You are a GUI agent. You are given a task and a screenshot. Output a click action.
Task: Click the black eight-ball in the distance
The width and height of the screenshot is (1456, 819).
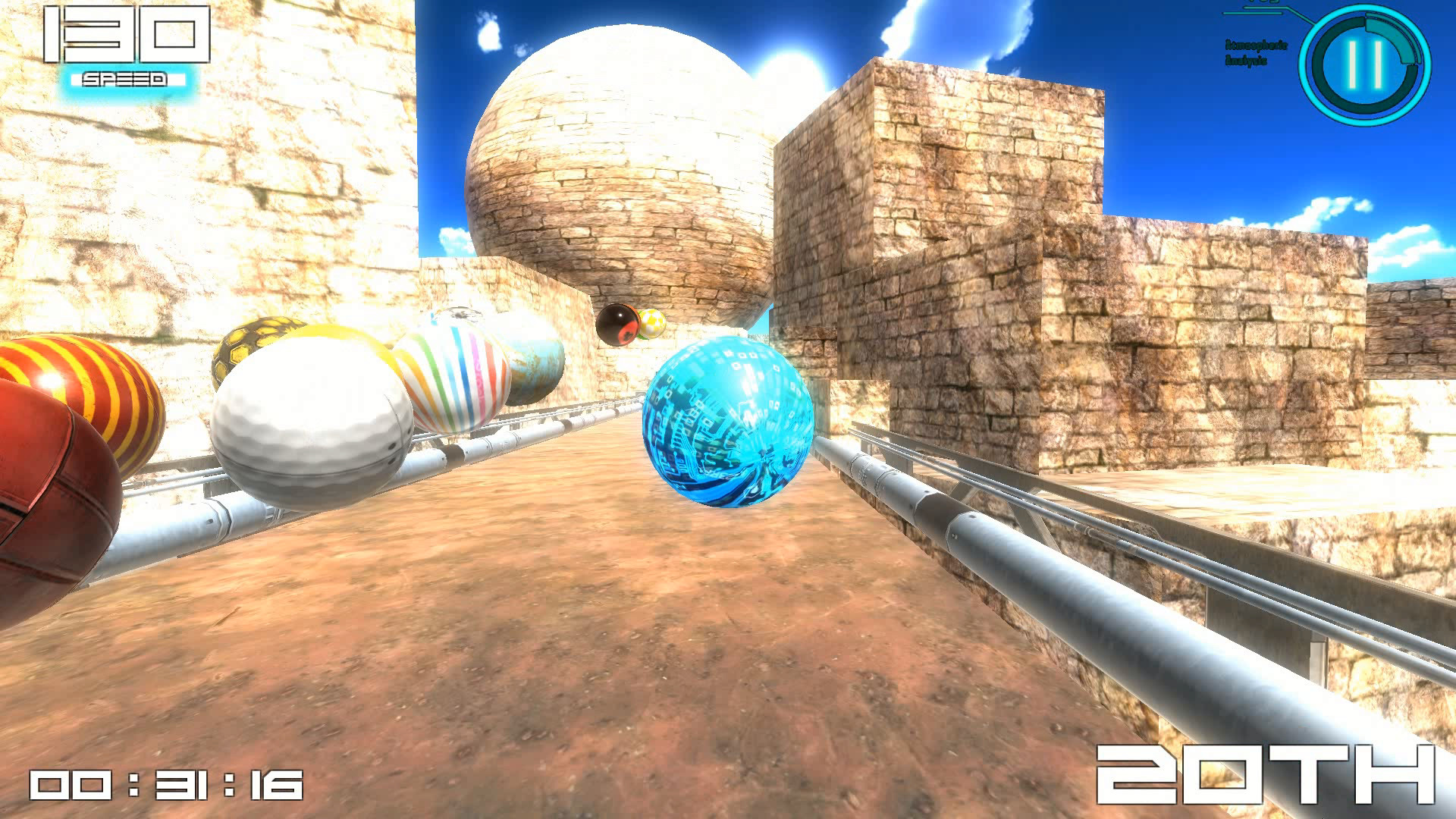point(618,325)
